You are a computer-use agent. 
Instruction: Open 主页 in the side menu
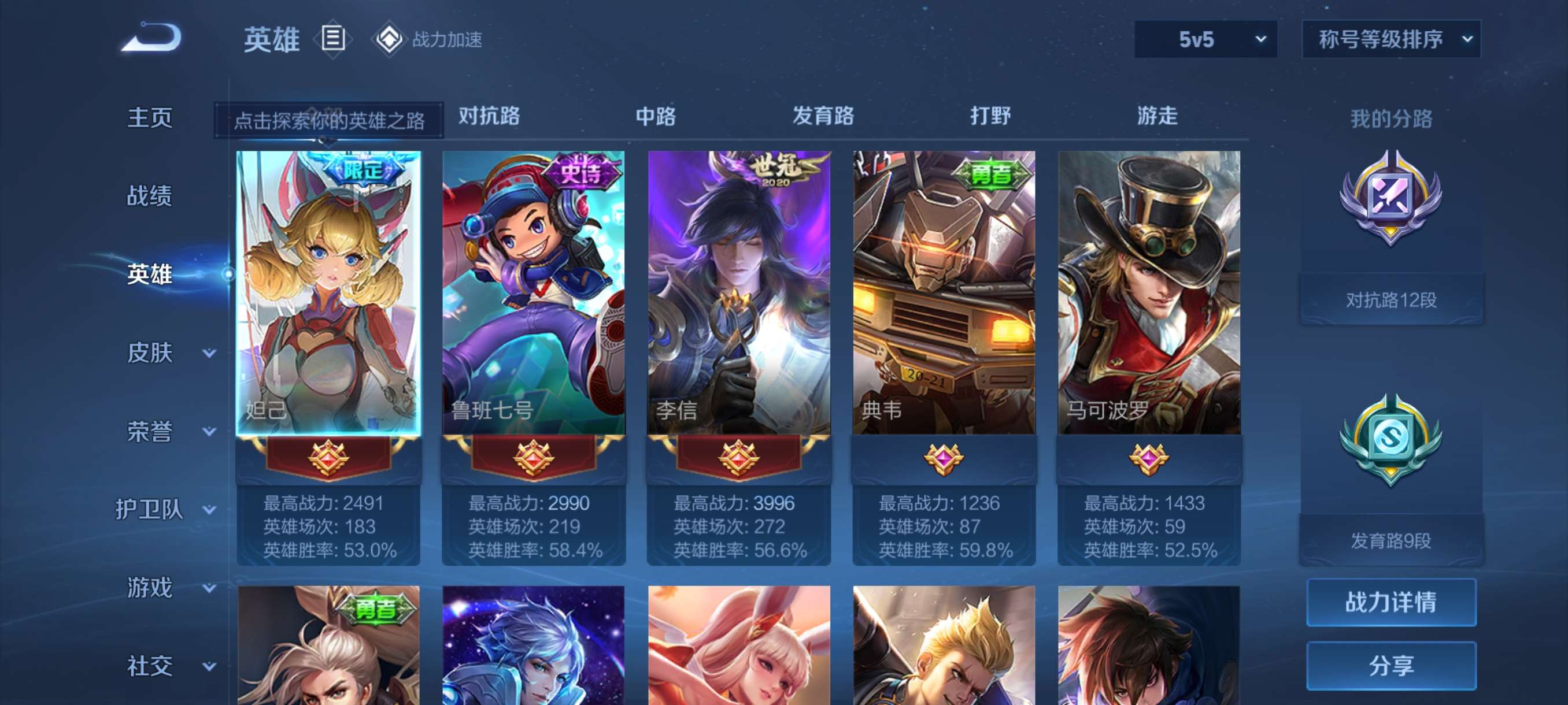pos(150,117)
